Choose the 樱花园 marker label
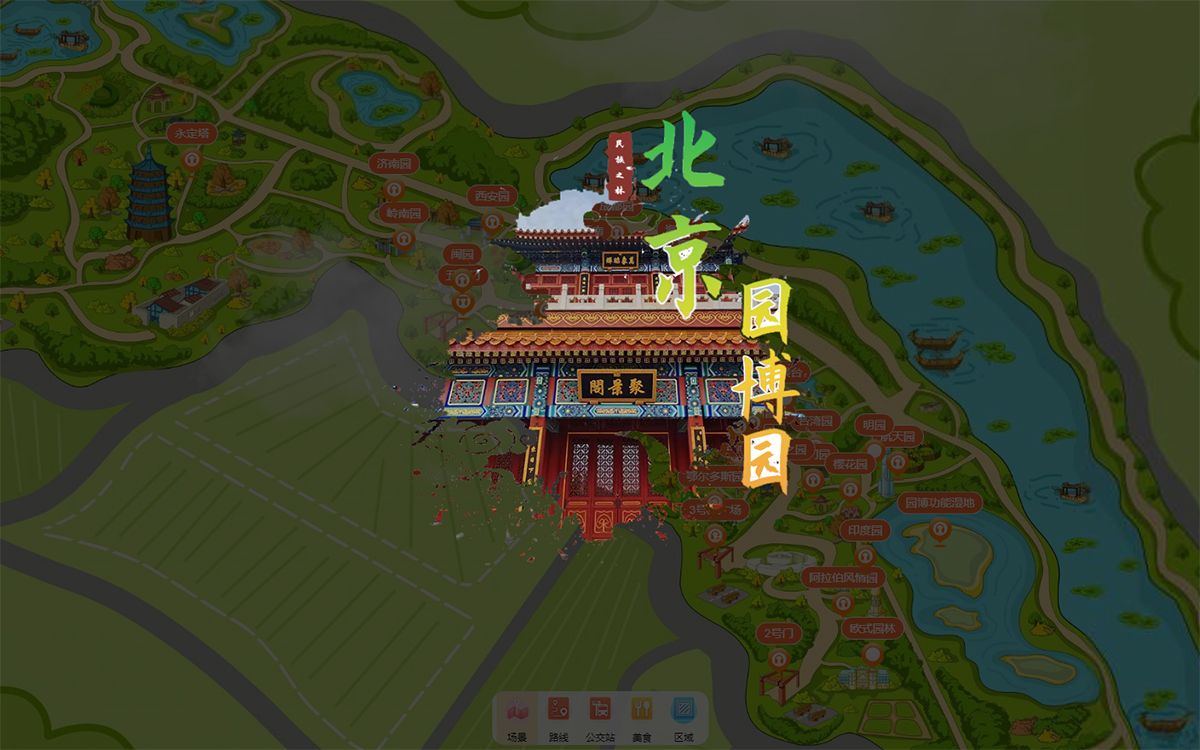 click(x=851, y=464)
